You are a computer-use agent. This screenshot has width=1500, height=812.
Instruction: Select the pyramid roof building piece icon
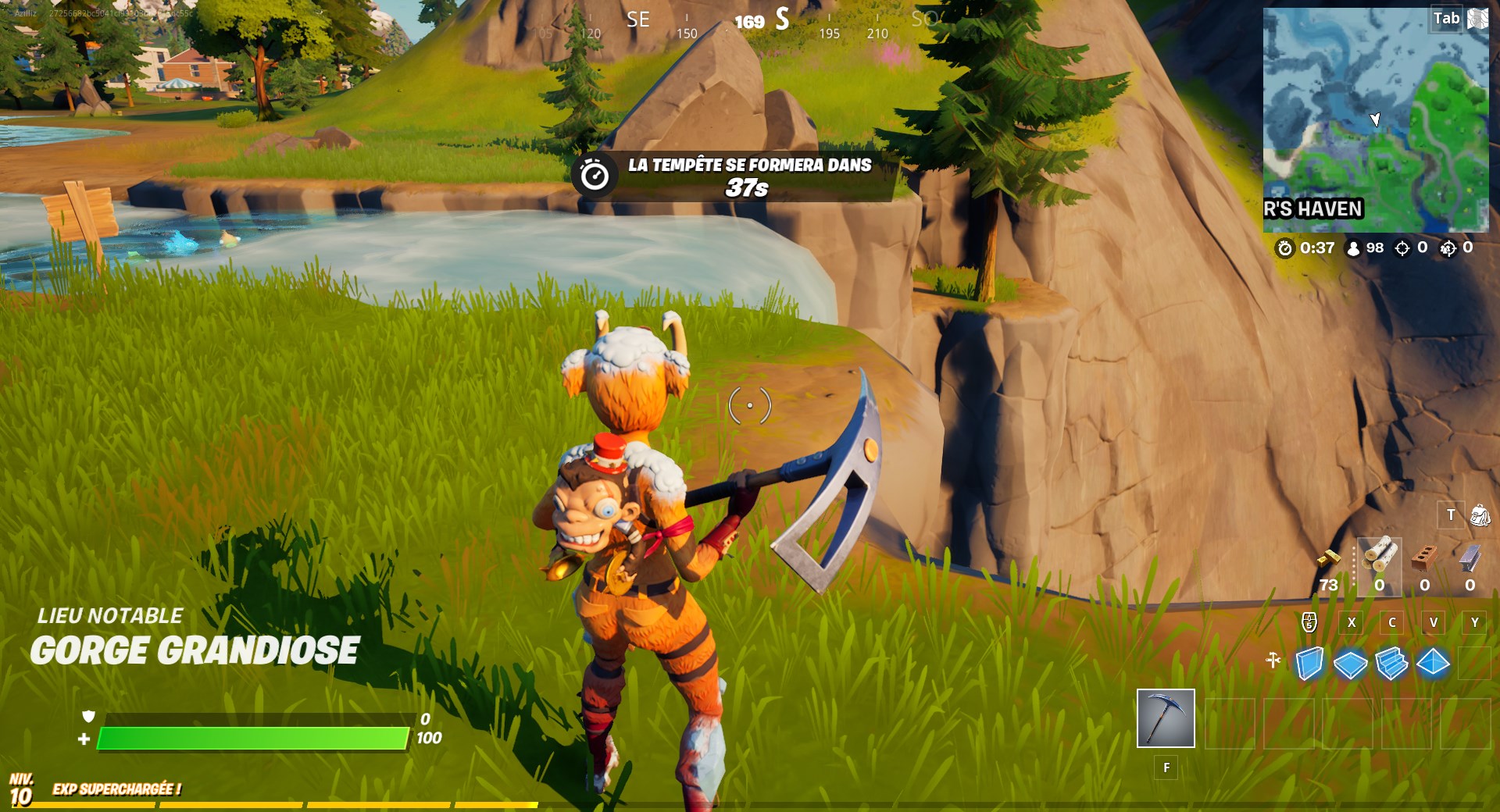pyautogui.click(x=1433, y=662)
